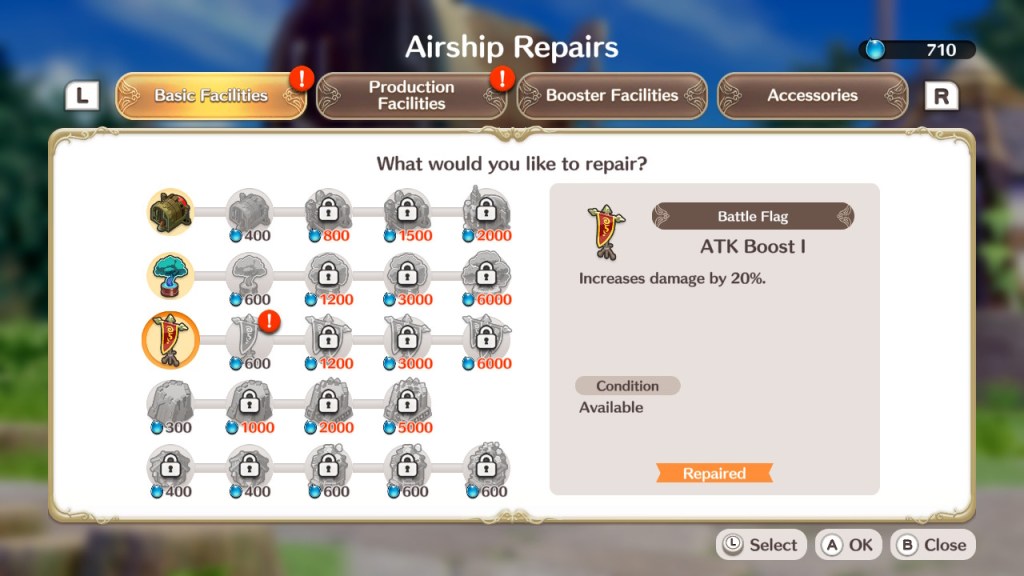Select the locked 800-cost engine upgrade
The height and width of the screenshot is (576, 1024).
pyautogui.click(x=327, y=211)
